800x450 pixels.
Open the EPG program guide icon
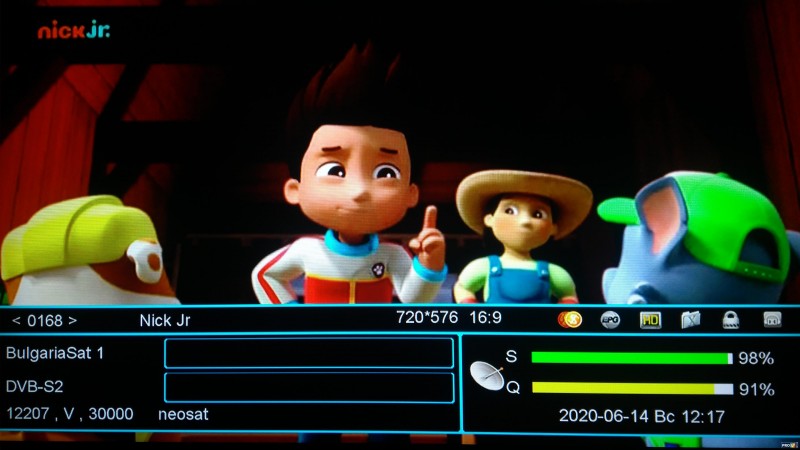(610, 320)
